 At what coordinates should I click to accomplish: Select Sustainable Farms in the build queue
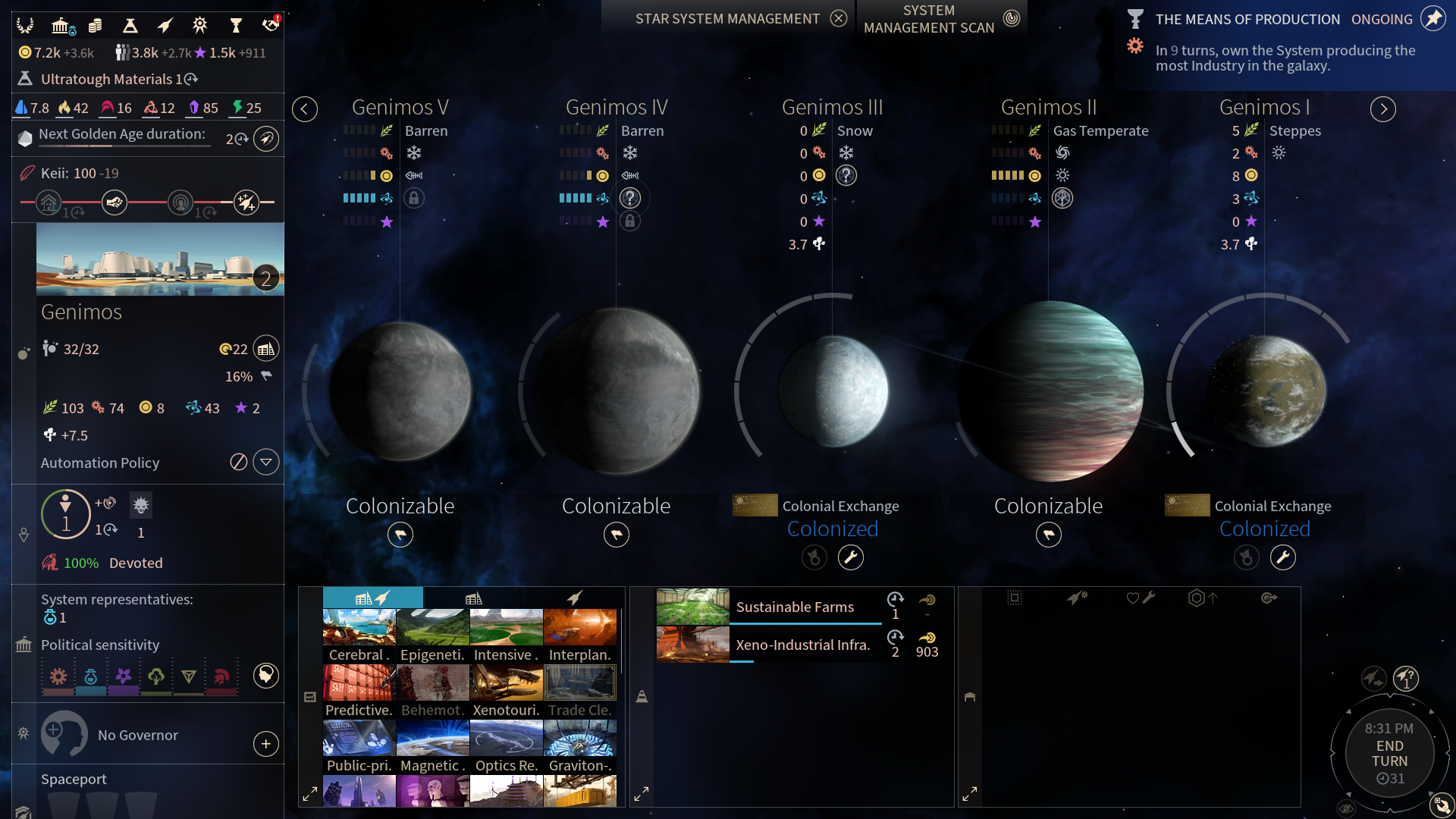point(795,607)
